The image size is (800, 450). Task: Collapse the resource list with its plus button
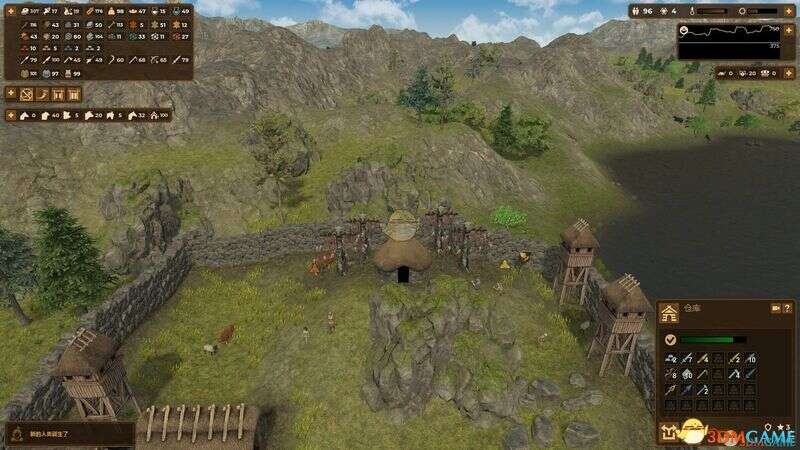click(x=9, y=9)
